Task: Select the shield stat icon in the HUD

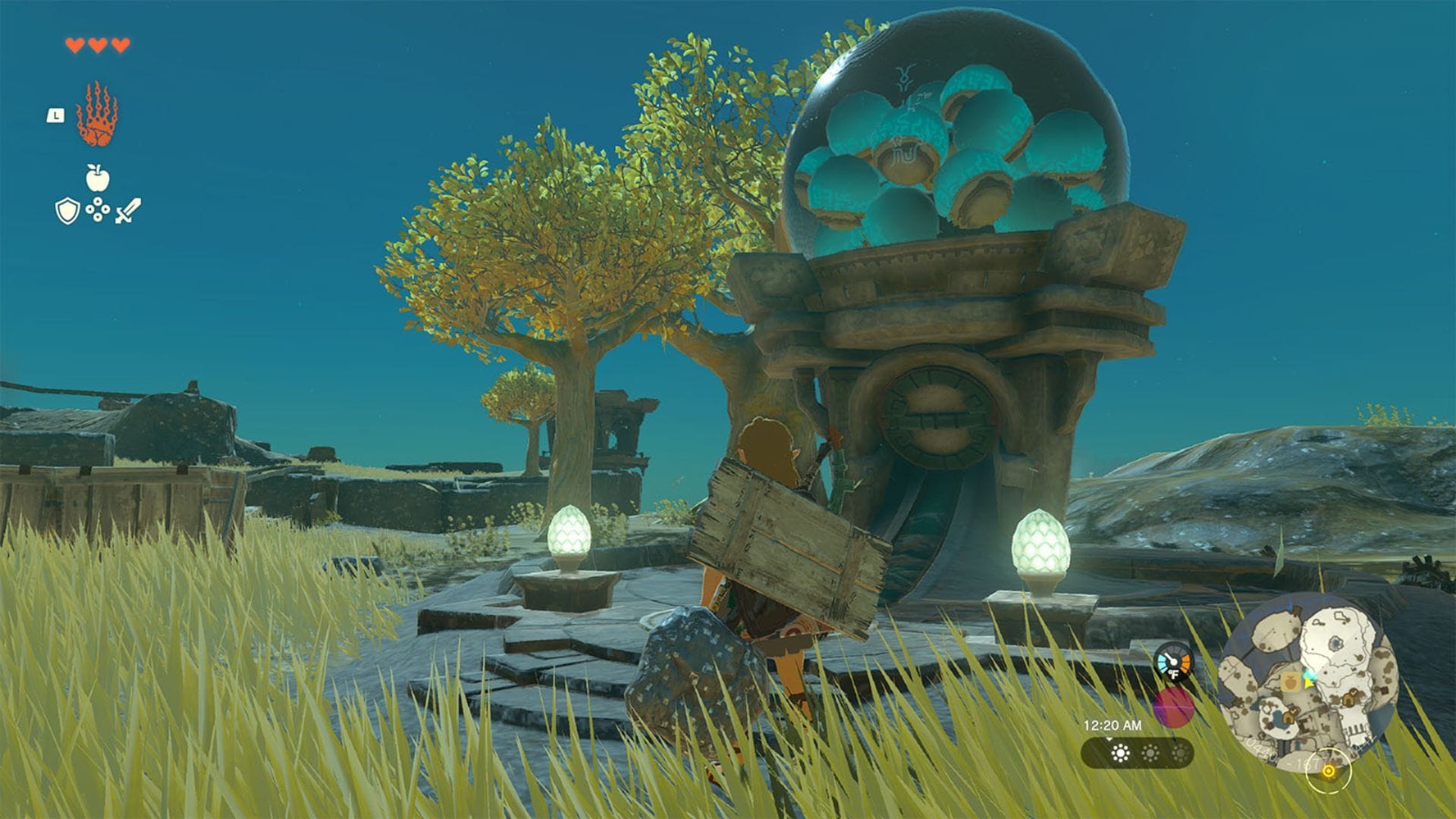Action: [67, 210]
